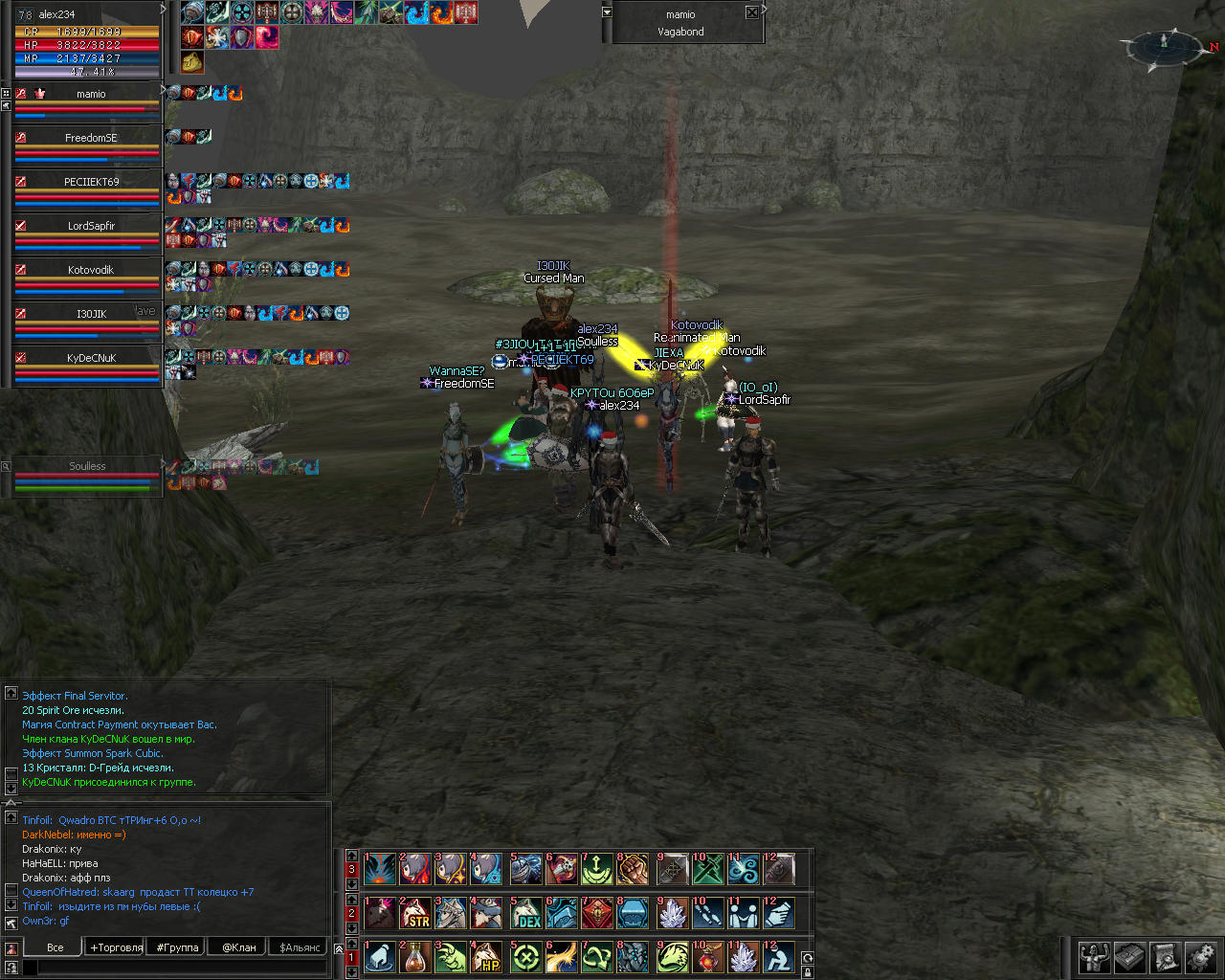The width and height of the screenshot is (1225, 980).
Task: Activate the HP wolf skill slot
Action: click(x=488, y=958)
